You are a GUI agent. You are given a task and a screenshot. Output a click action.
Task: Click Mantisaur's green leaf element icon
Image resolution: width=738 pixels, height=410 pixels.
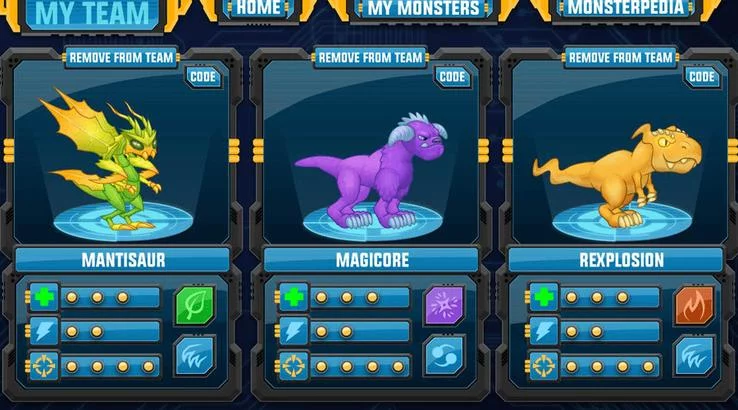point(195,306)
